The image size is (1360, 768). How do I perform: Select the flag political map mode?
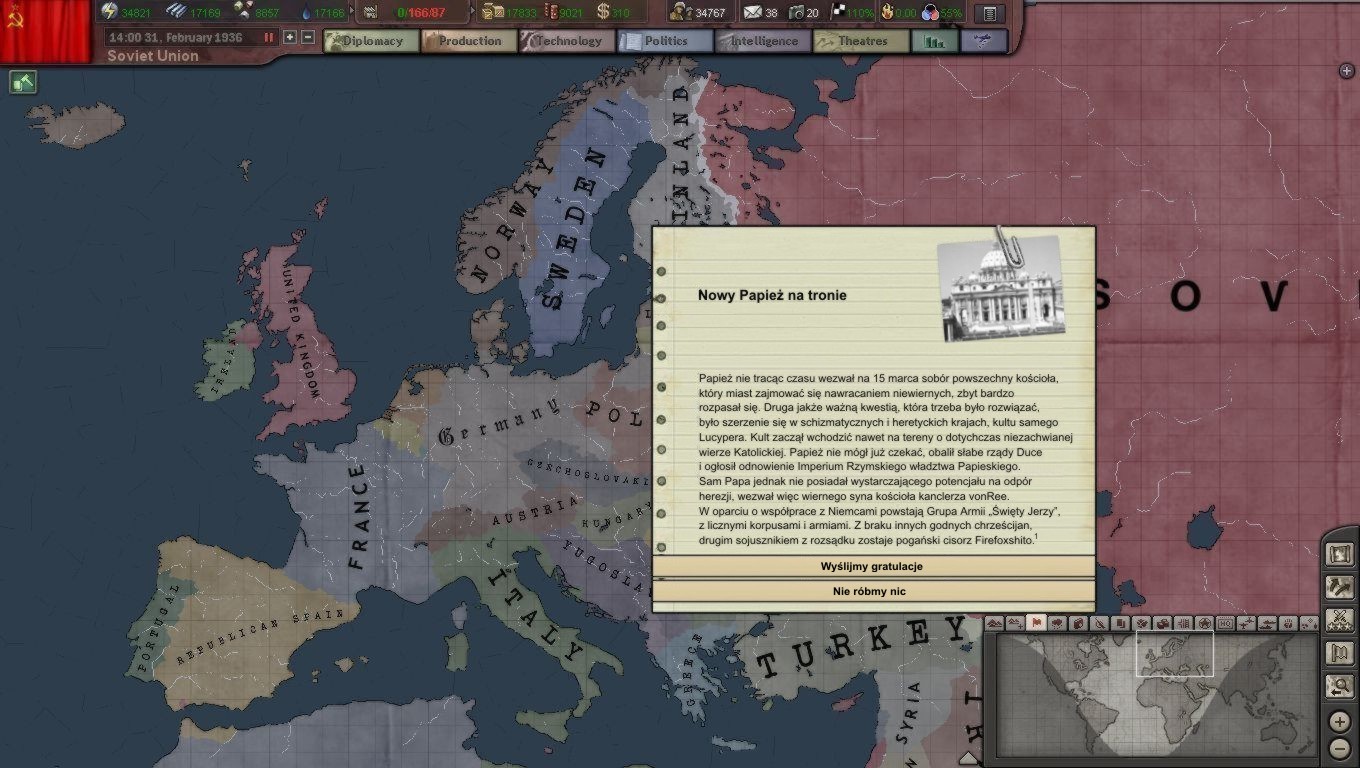coord(1036,623)
